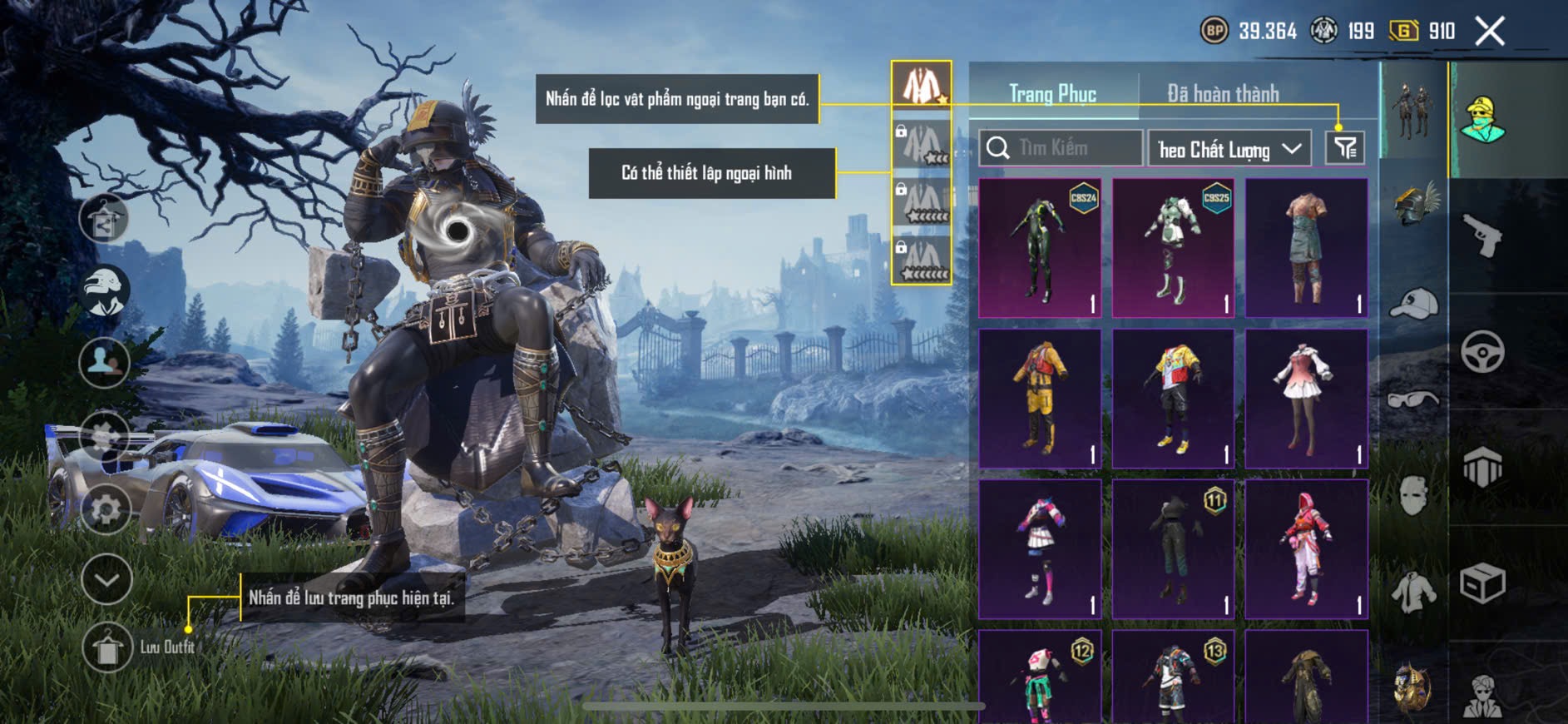Toggle the owned items filter button

click(1344, 148)
